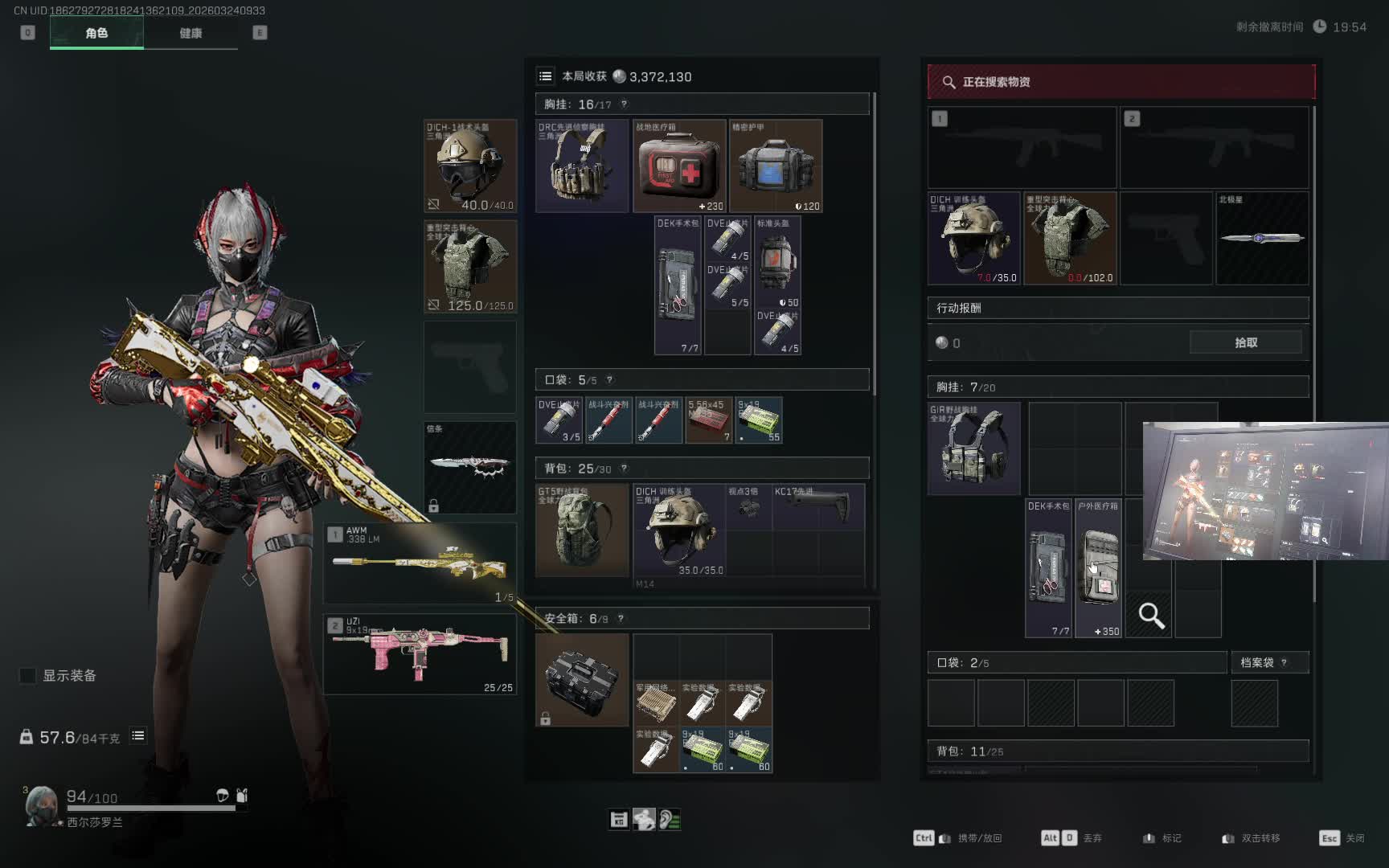Click the DRC chest rig icon

pyautogui.click(x=582, y=166)
